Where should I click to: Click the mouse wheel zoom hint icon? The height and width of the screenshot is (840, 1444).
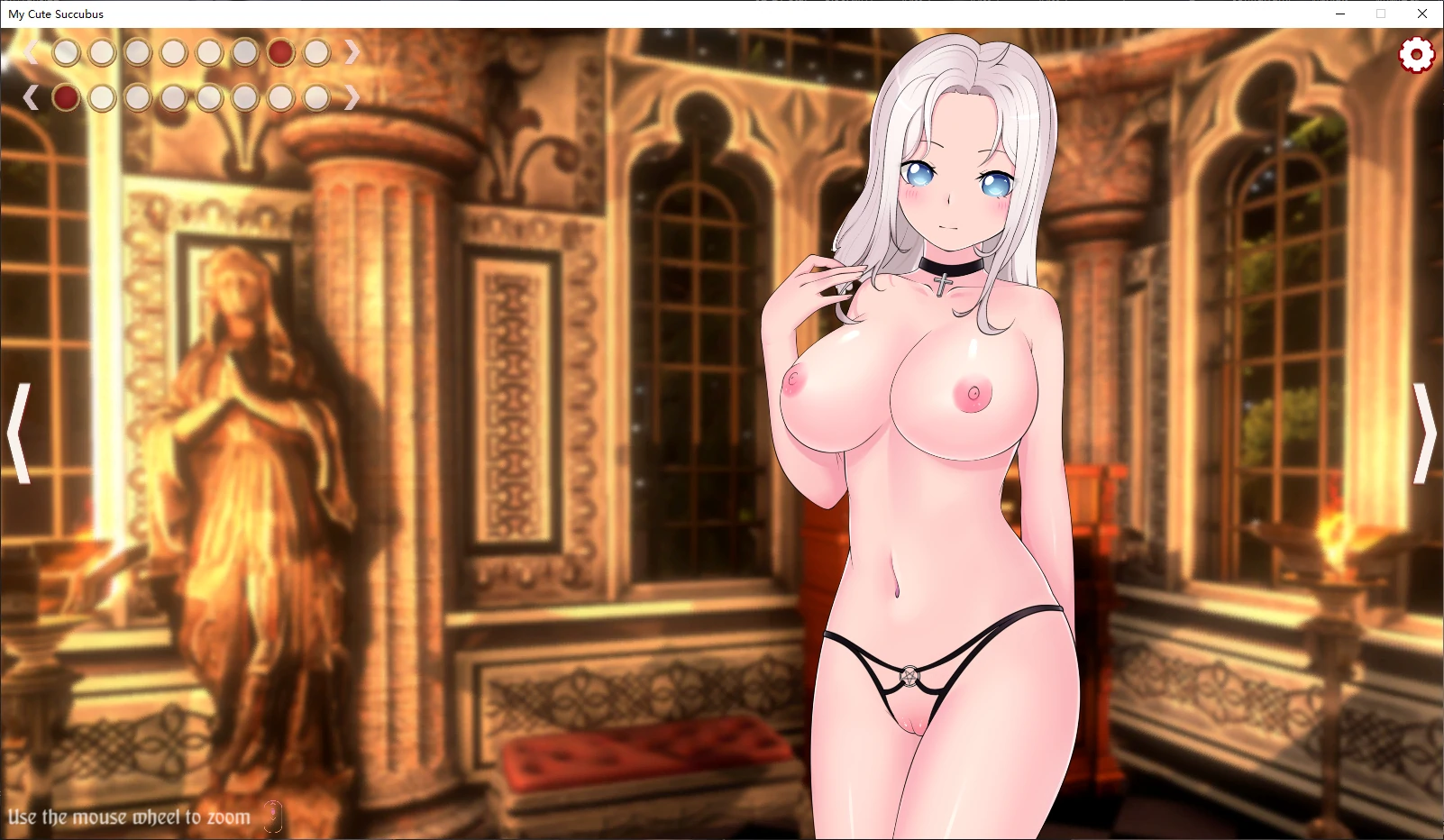[x=271, y=817]
